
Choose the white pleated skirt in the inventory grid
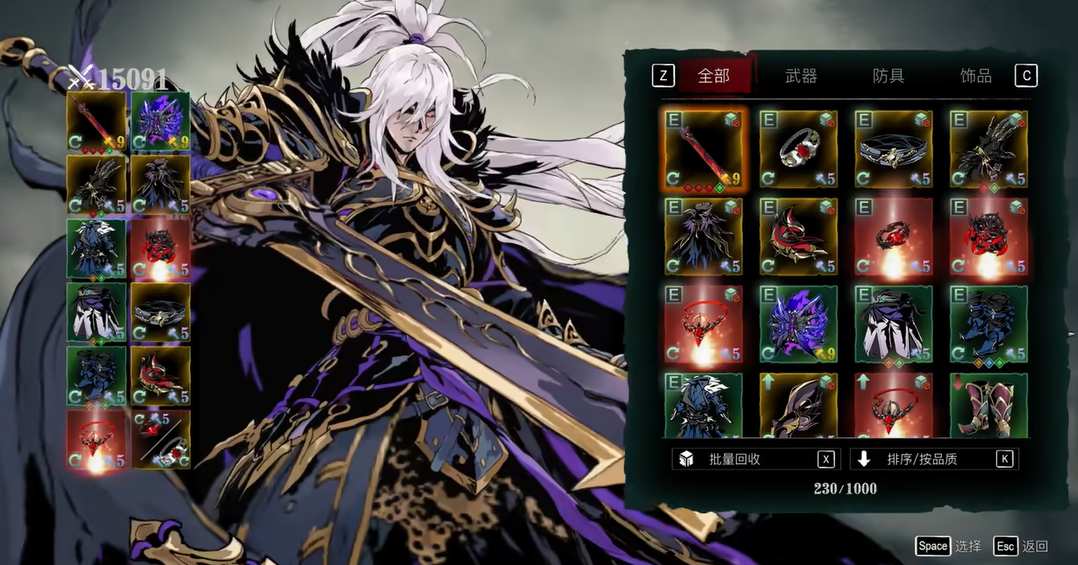893,323
